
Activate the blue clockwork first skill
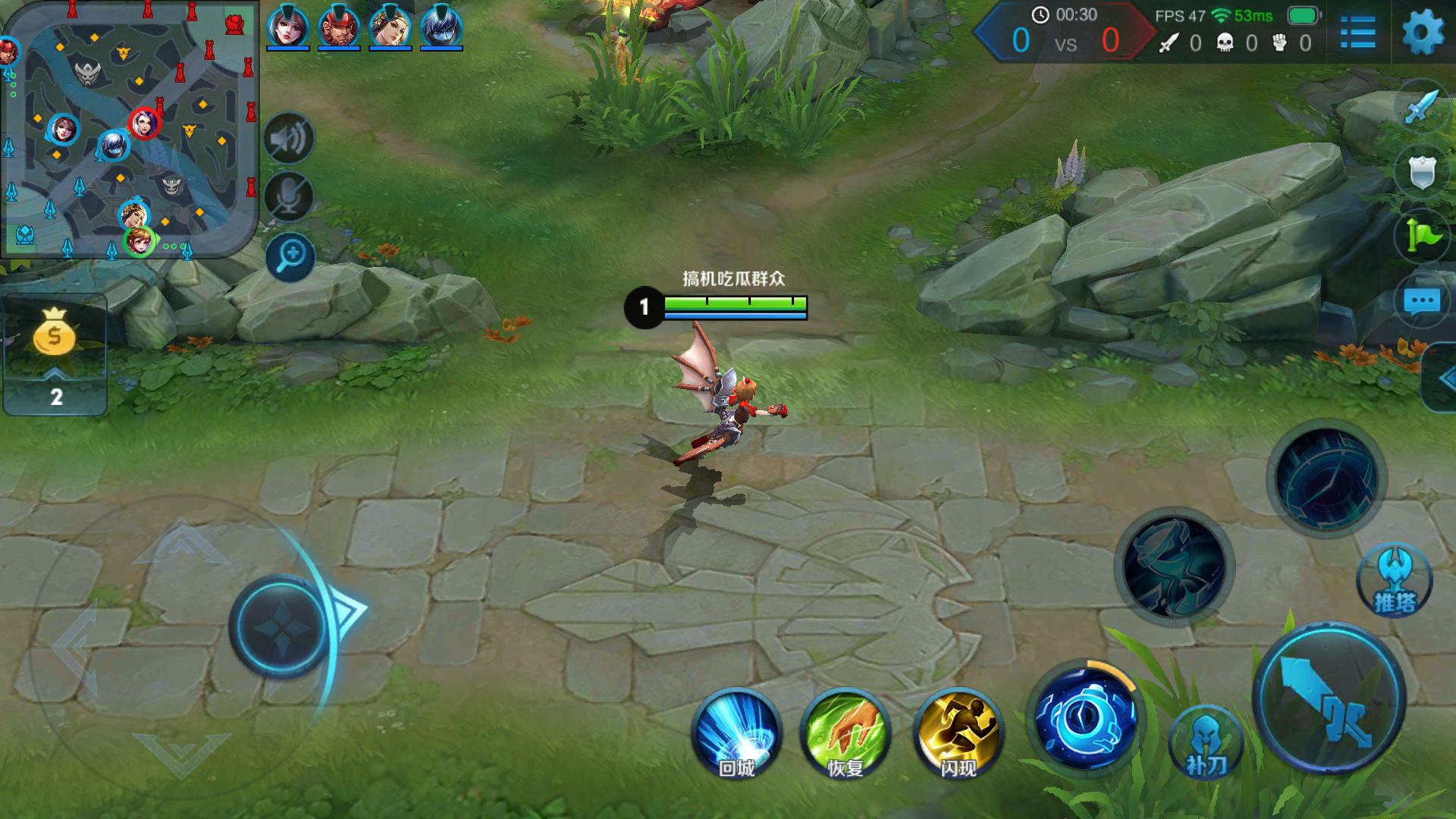click(1086, 717)
